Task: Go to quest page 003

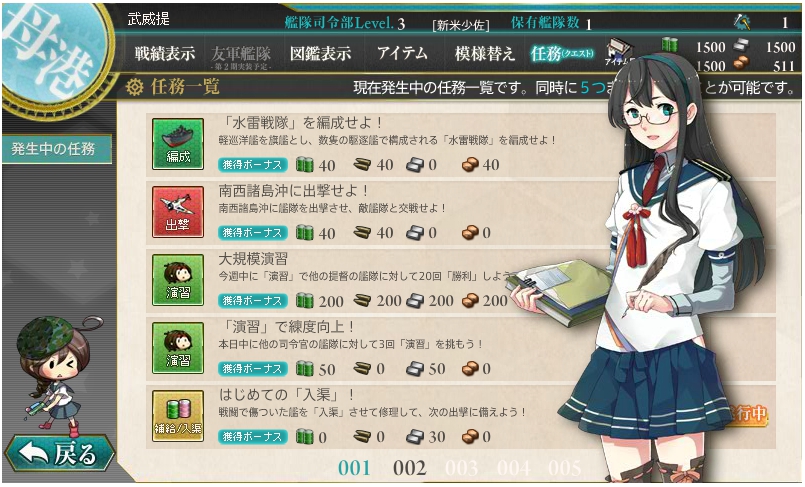Action: (461, 468)
